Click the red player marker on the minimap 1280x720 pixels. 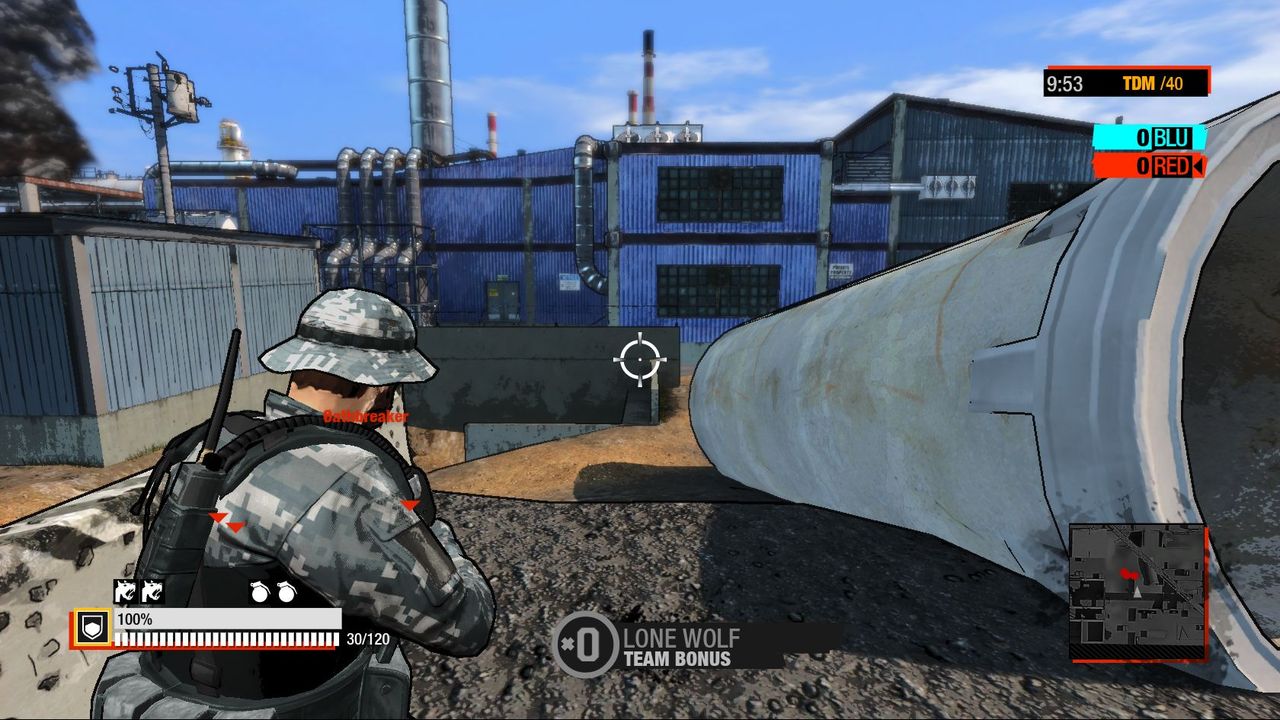tap(1129, 574)
